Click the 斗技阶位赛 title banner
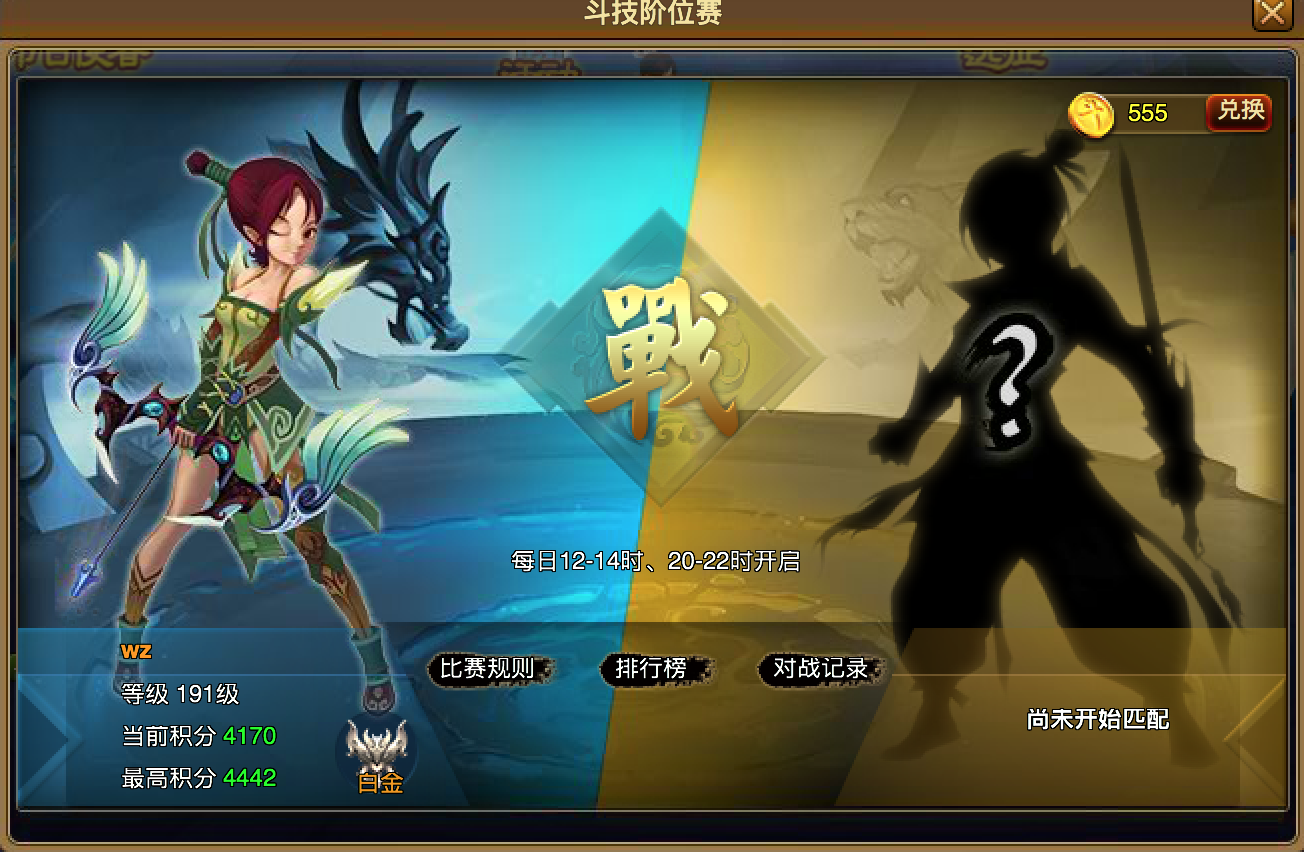The width and height of the screenshot is (1304, 852). (652, 13)
